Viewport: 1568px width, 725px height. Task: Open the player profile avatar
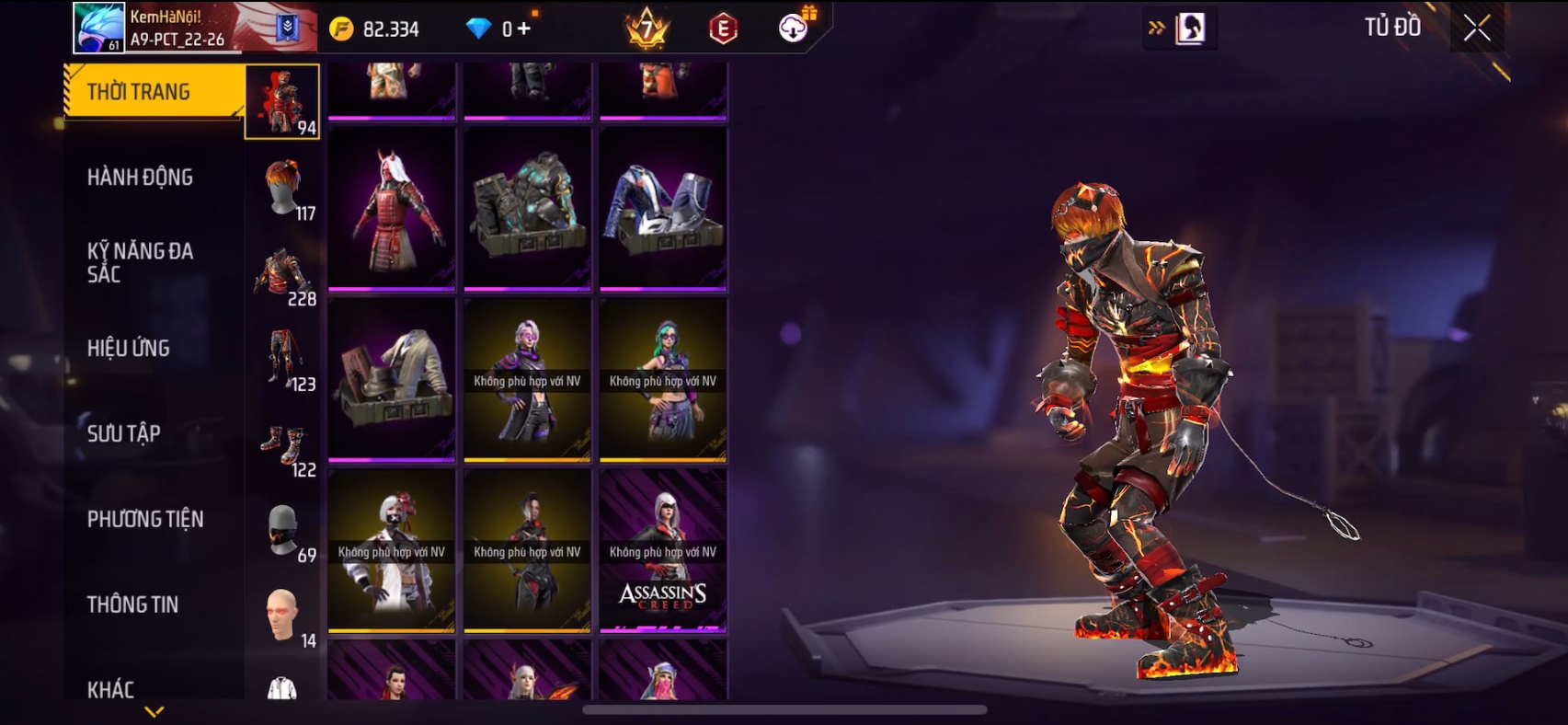click(x=98, y=28)
